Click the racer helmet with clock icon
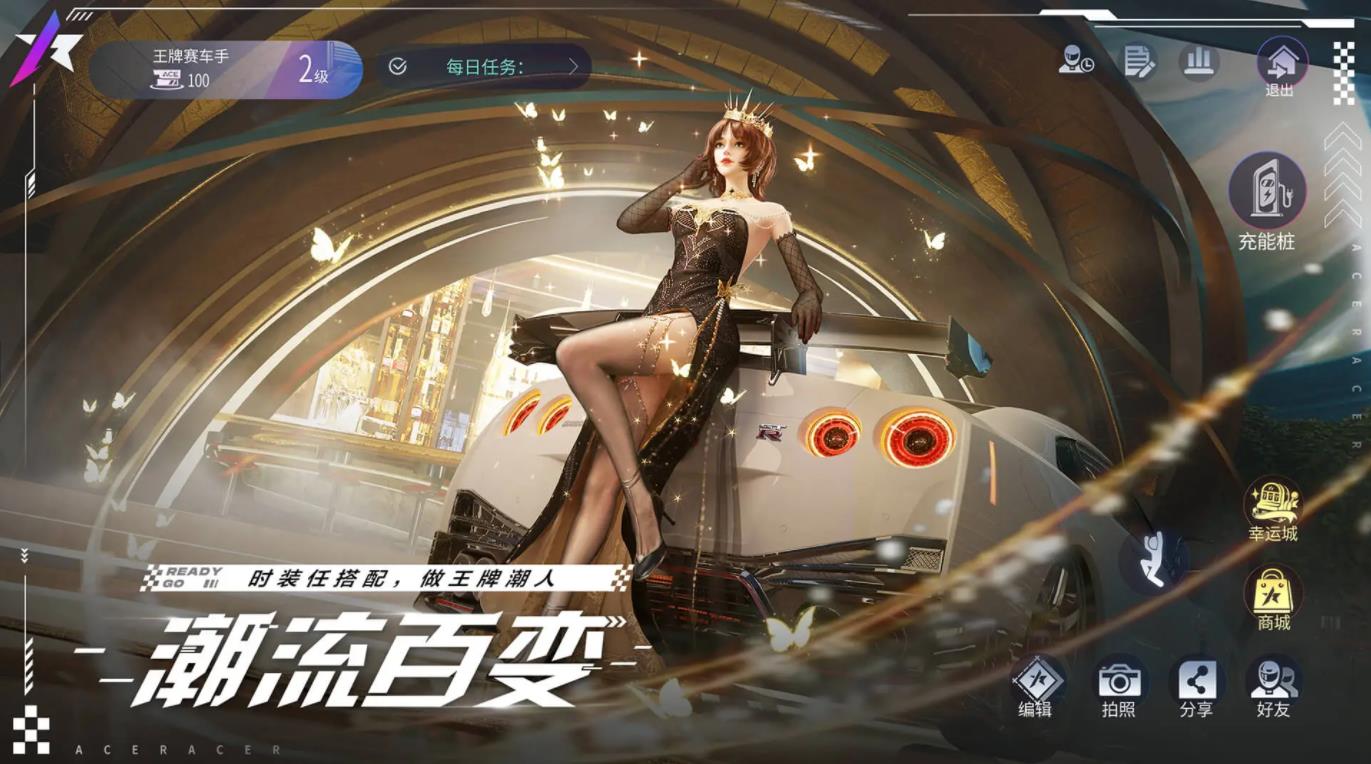Image resolution: width=1371 pixels, height=764 pixels. [x=1077, y=62]
